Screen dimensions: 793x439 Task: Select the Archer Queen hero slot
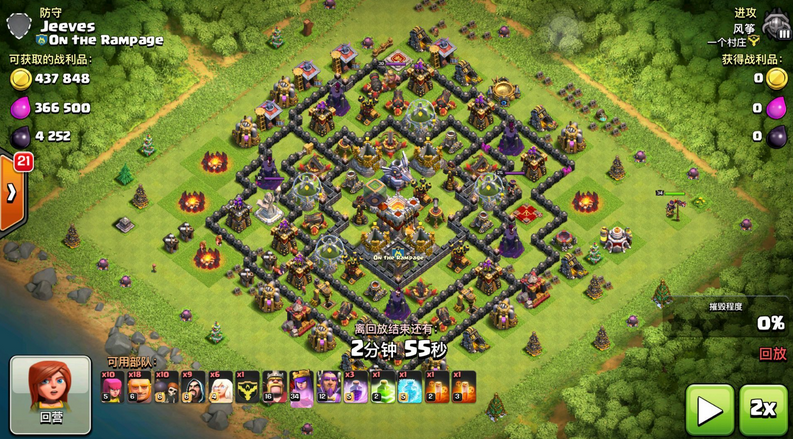coord(300,386)
